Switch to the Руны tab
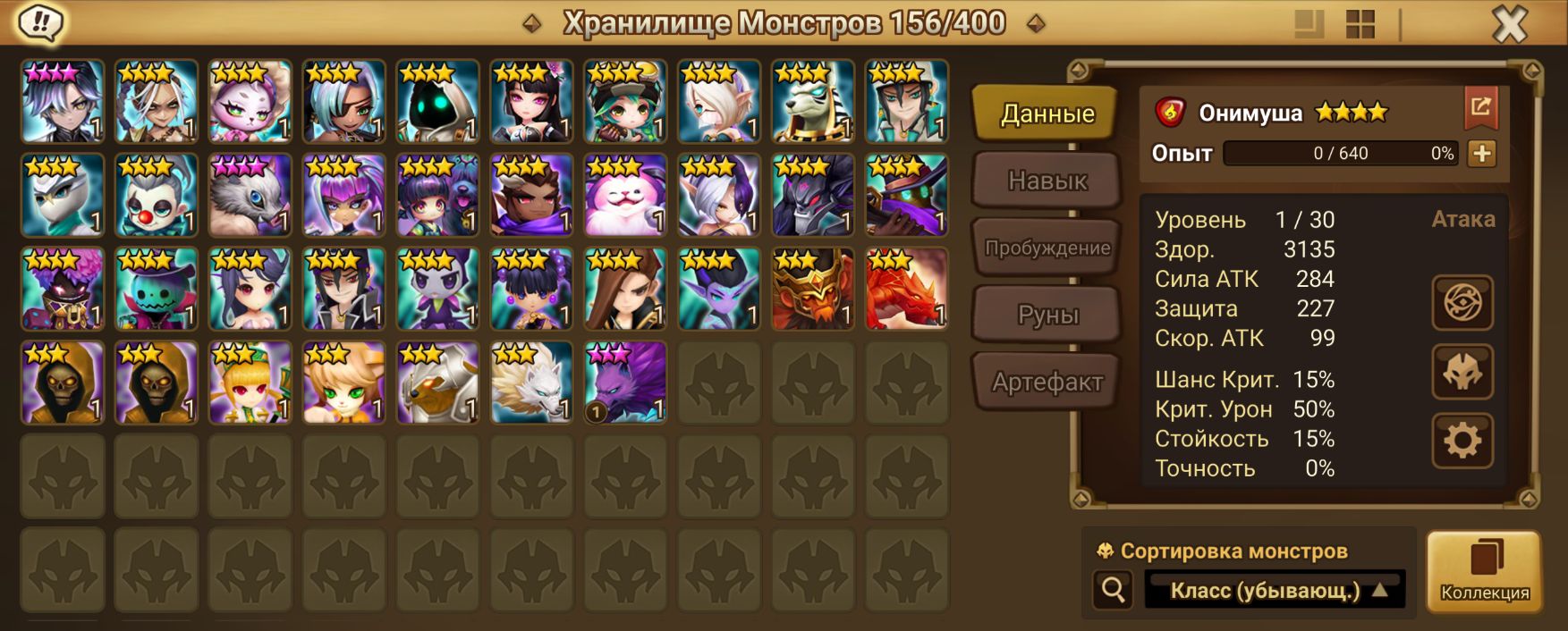 [1047, 315]
